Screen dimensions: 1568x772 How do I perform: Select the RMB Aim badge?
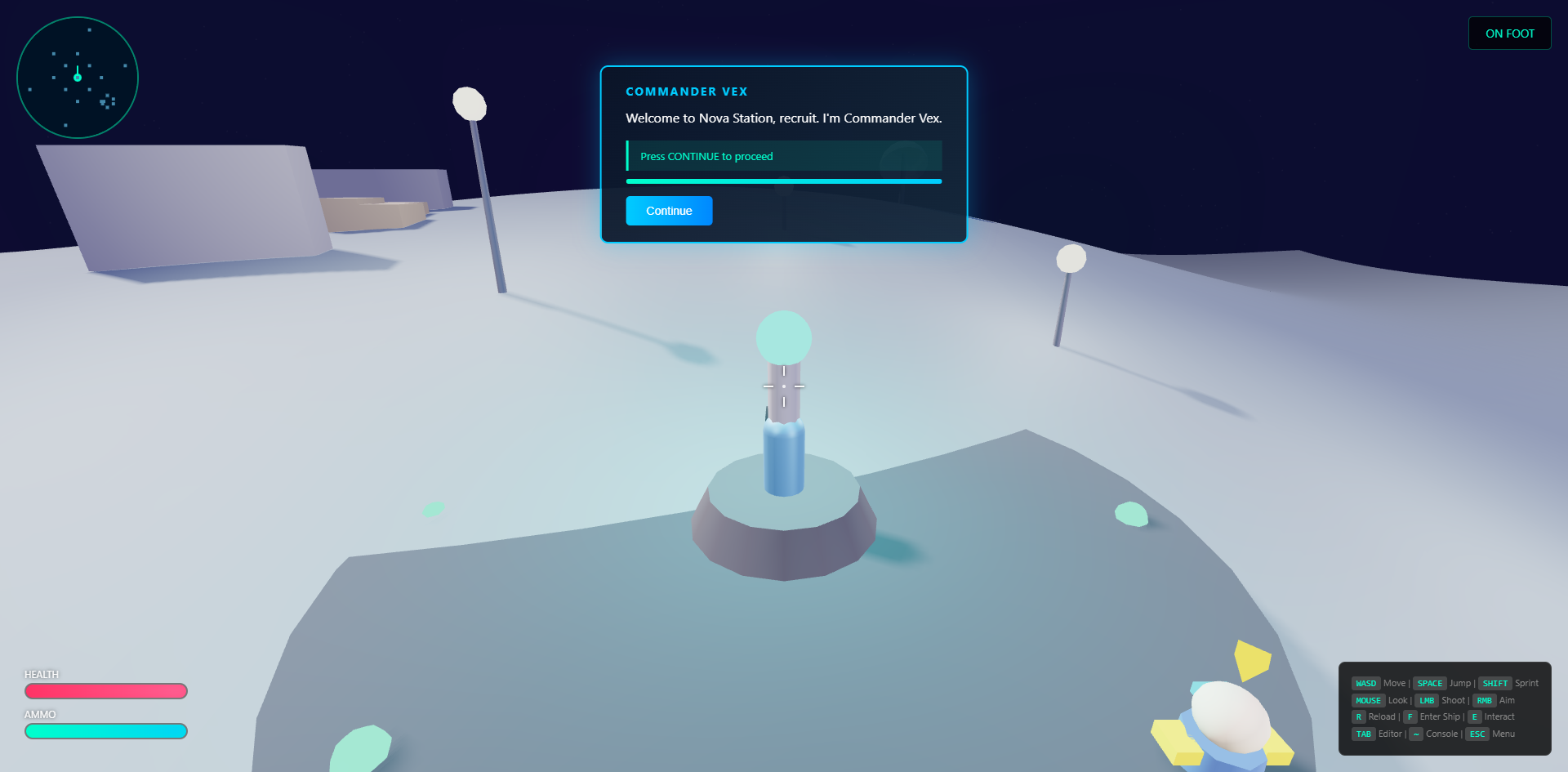pos(1485,700)
